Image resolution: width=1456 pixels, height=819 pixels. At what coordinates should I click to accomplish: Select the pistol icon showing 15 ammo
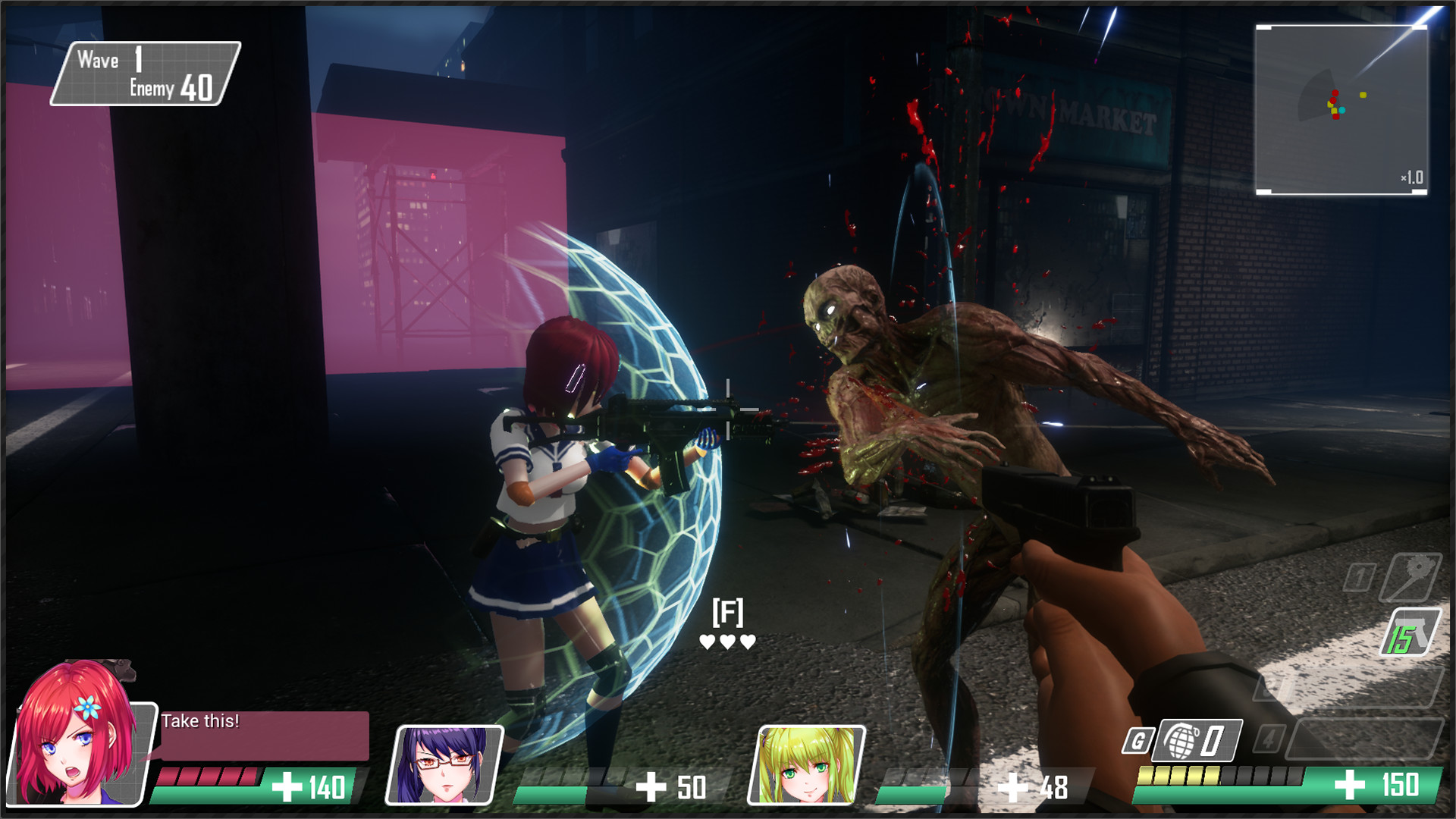pyautogui.click(x=1410, y=632)
